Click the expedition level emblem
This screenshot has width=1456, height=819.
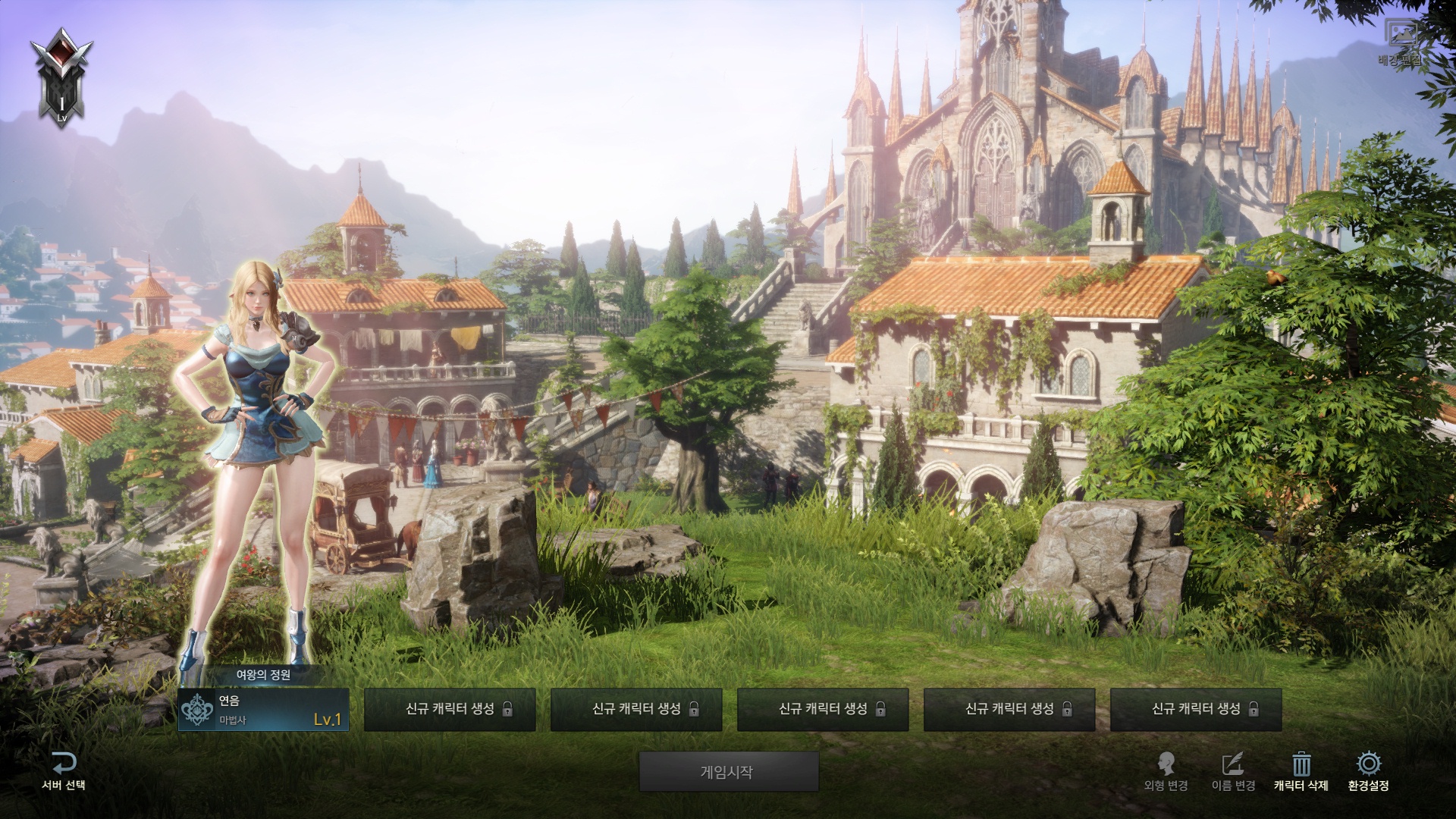click(x=61, y=77)
